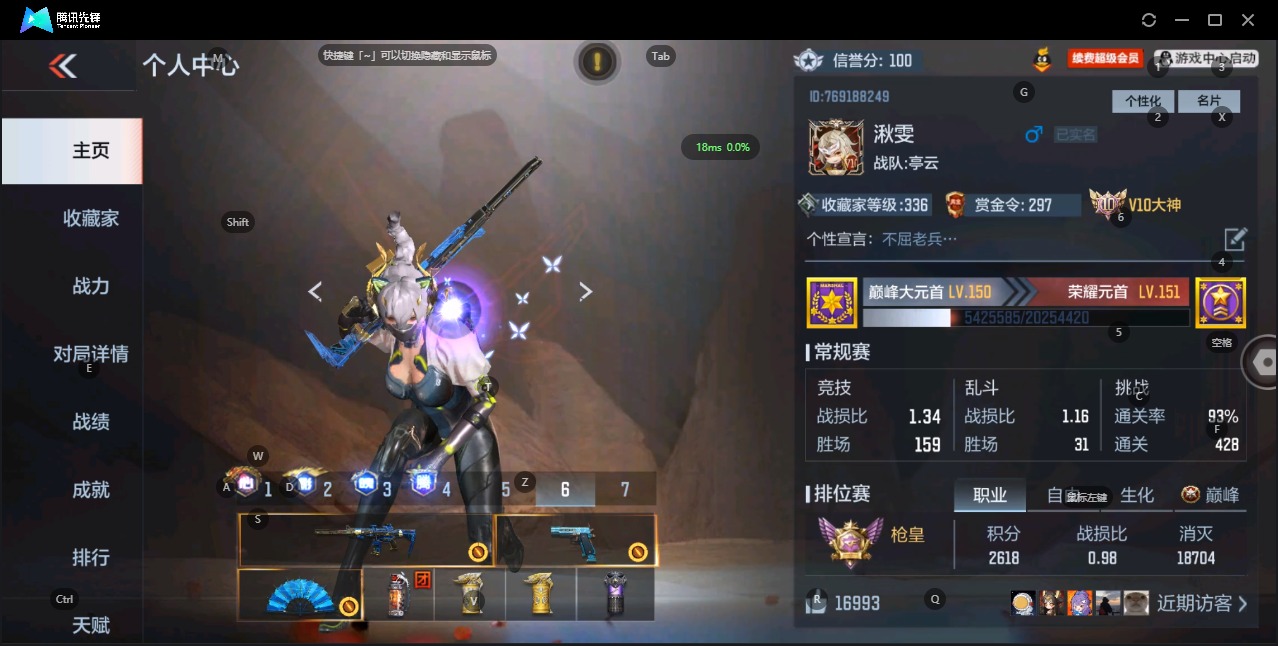Viewport: 1278px width, 646px height.
Task: Open the 战力 combat power tab
Action: pyautogui.click(x=90, y=286)
